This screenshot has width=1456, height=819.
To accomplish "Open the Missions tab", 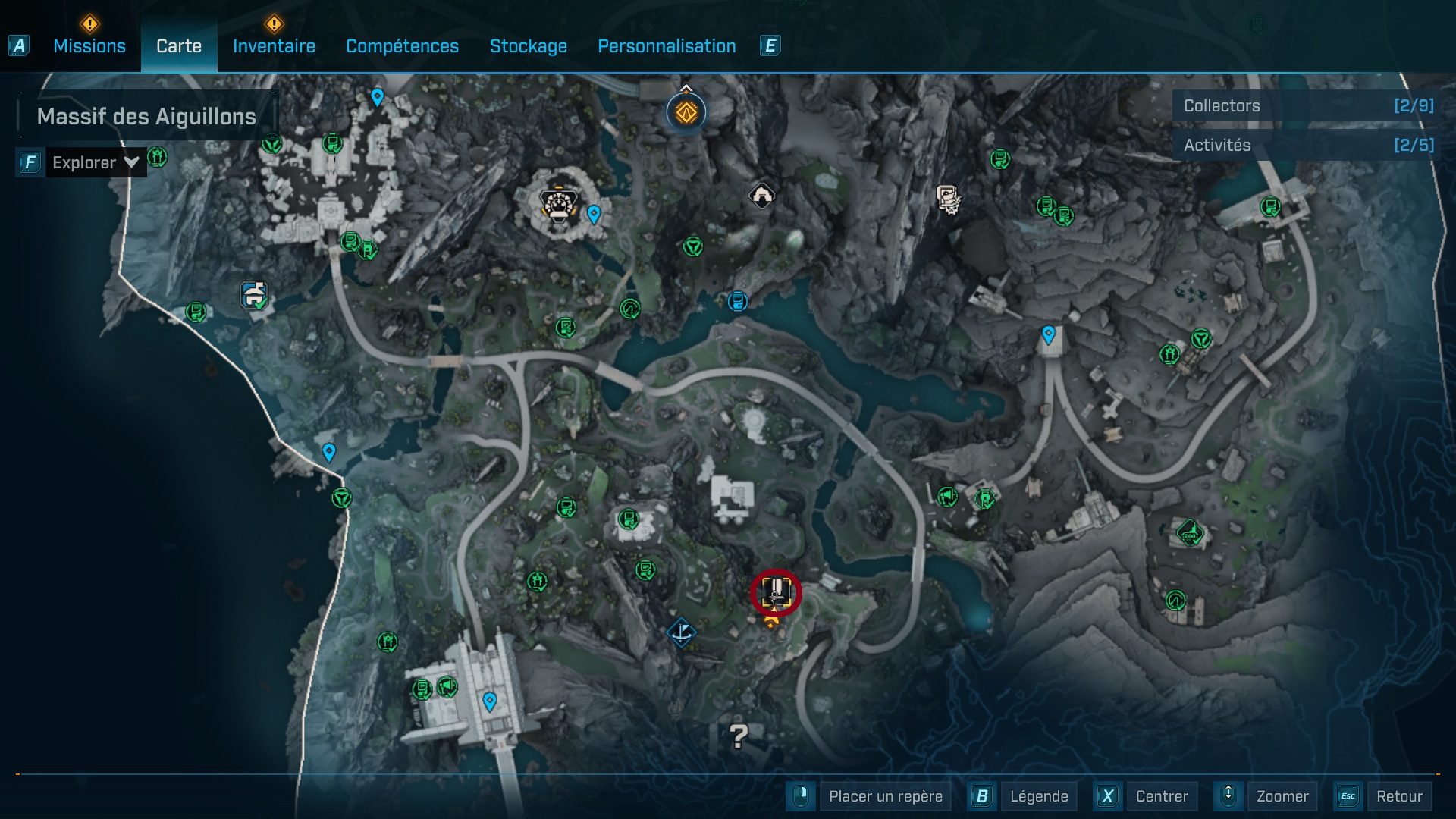I will pyautogui.click(x=89, y=46).
